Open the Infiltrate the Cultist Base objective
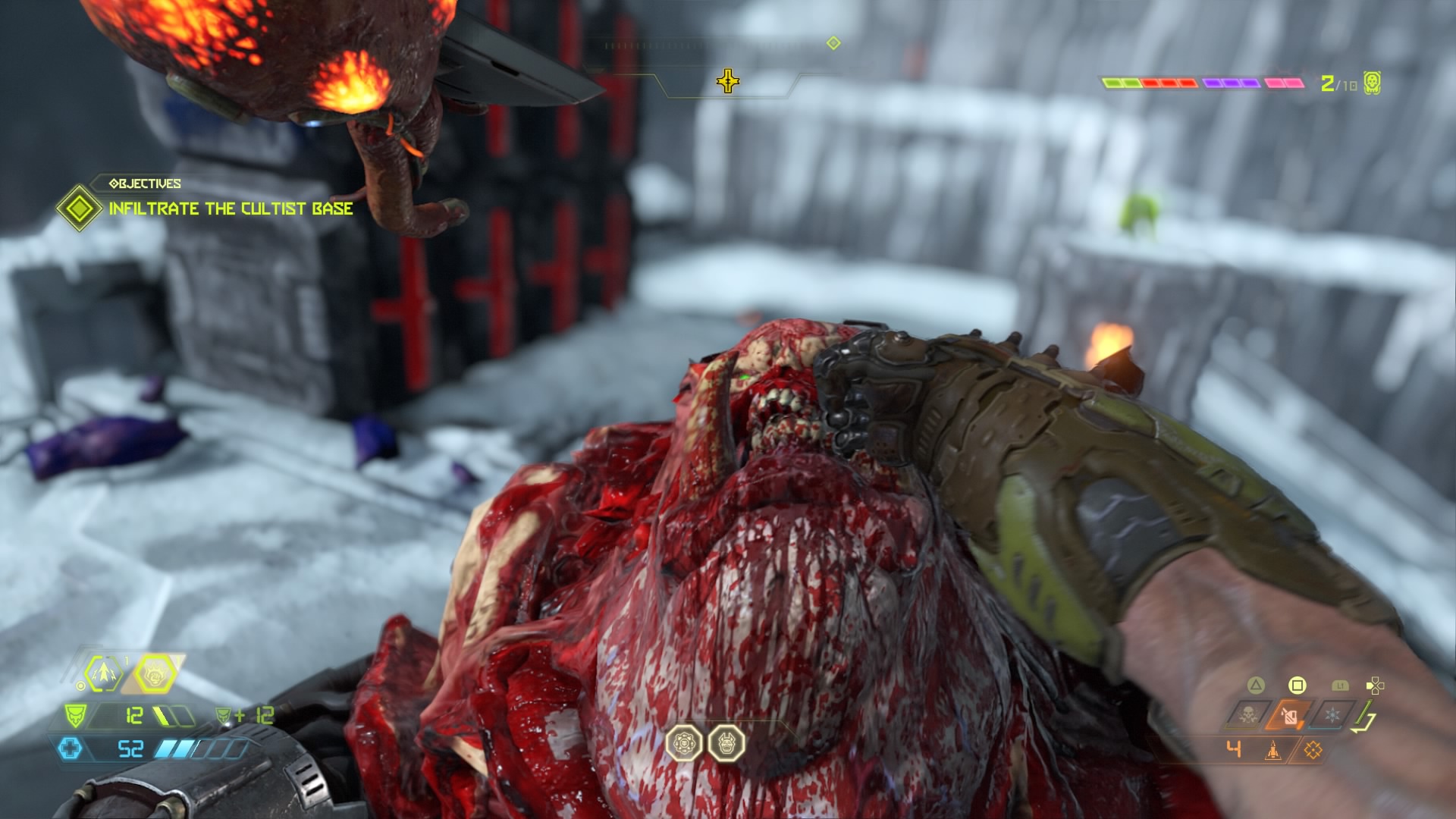 (231, 209)
